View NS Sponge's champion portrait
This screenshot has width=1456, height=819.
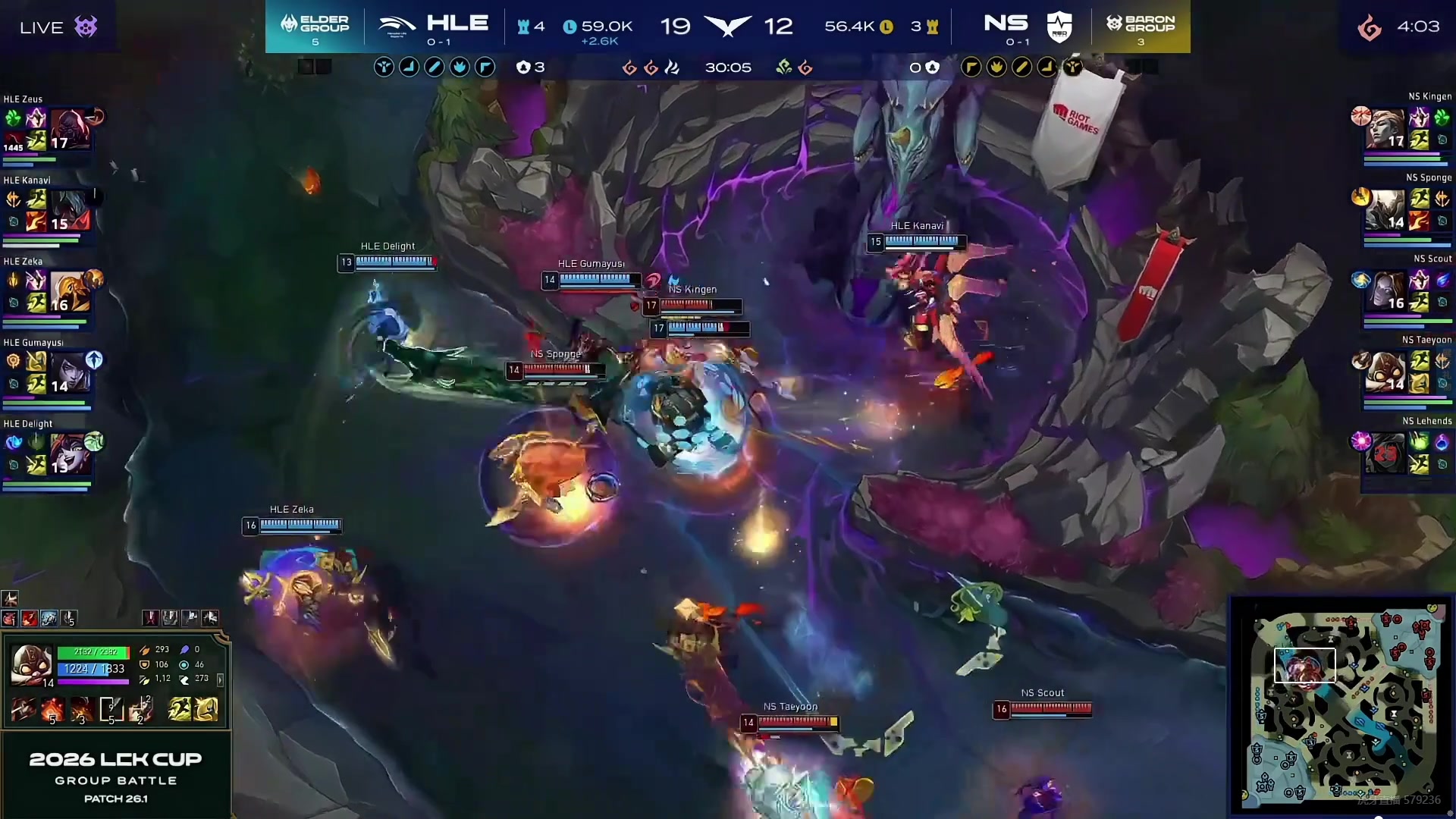(x=1385, y=210)
